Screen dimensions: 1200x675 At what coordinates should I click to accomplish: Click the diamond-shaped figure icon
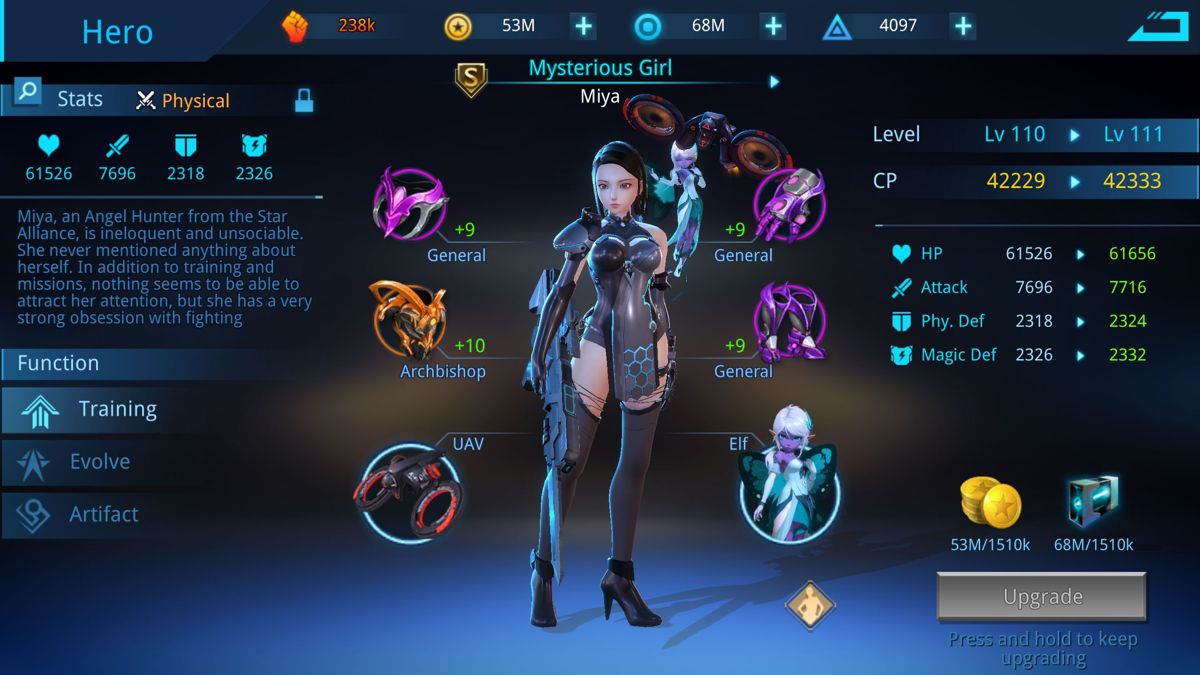809,605
